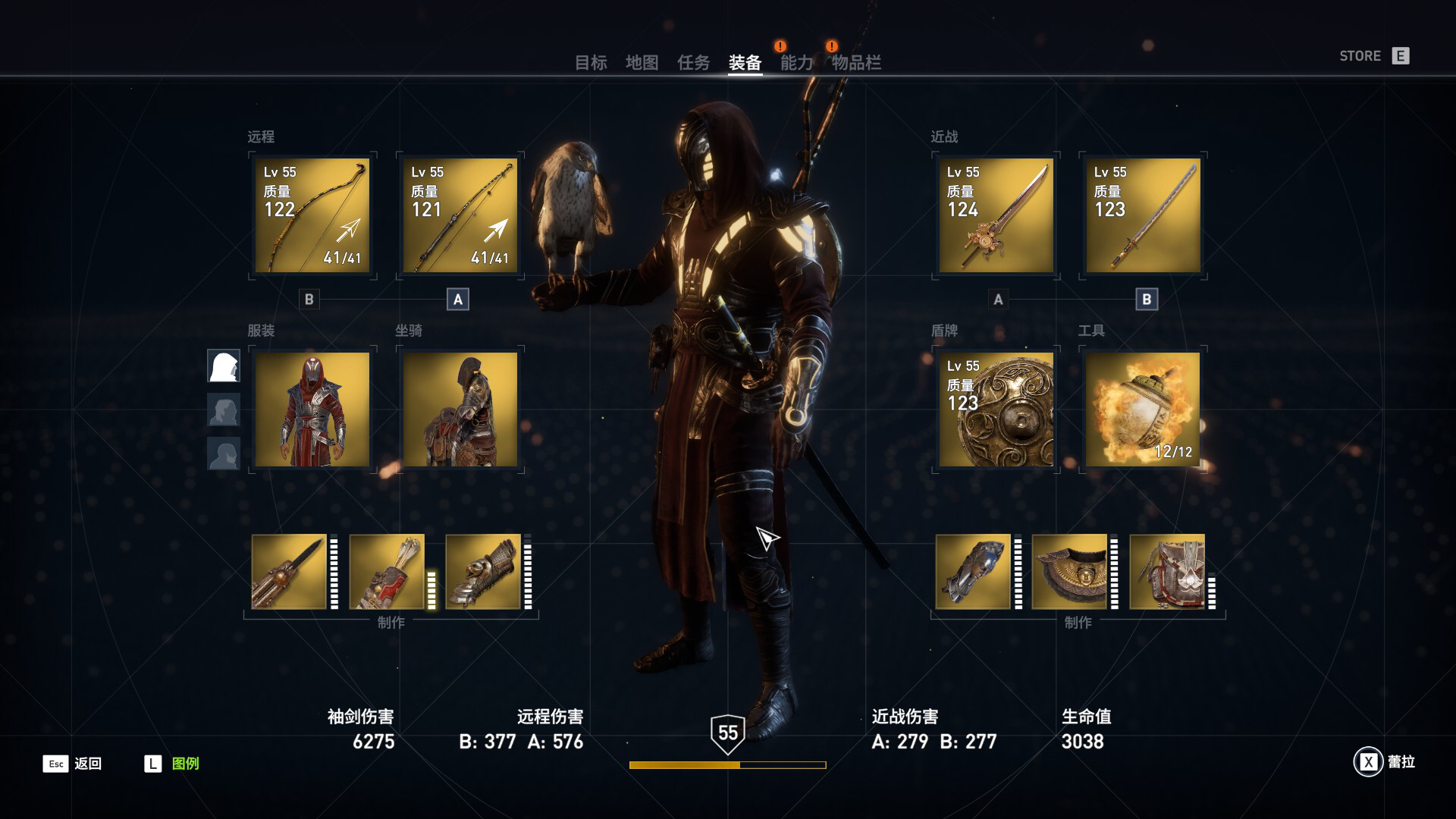Viewport: 1456px width, 819px height.
Task: Choose the quality 123 sword slot
Action: coord(1143,215)
